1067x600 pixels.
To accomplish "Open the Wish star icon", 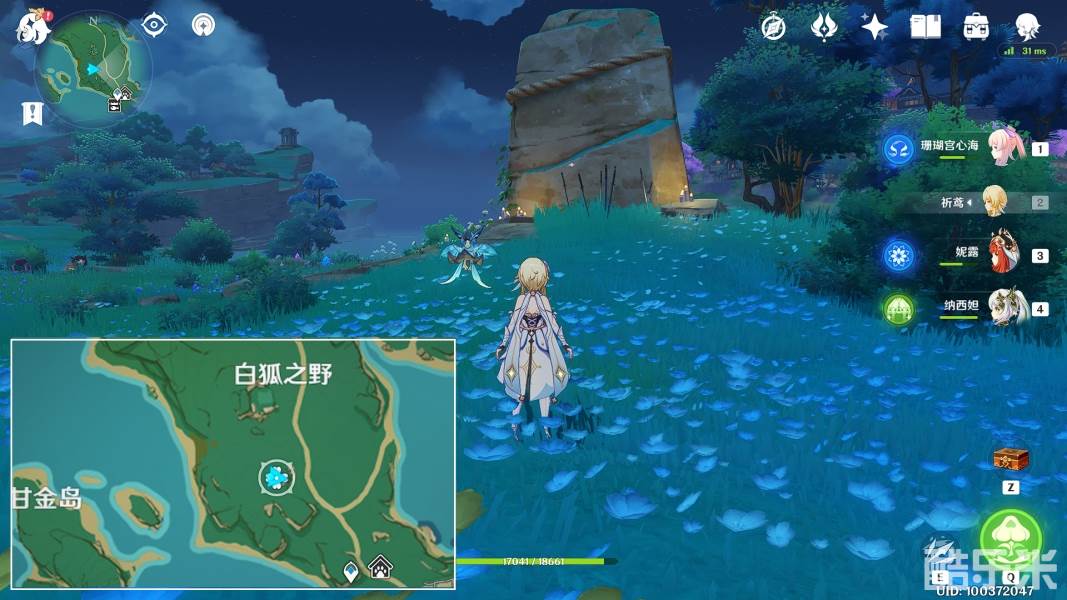I will (x=875, y=27).
